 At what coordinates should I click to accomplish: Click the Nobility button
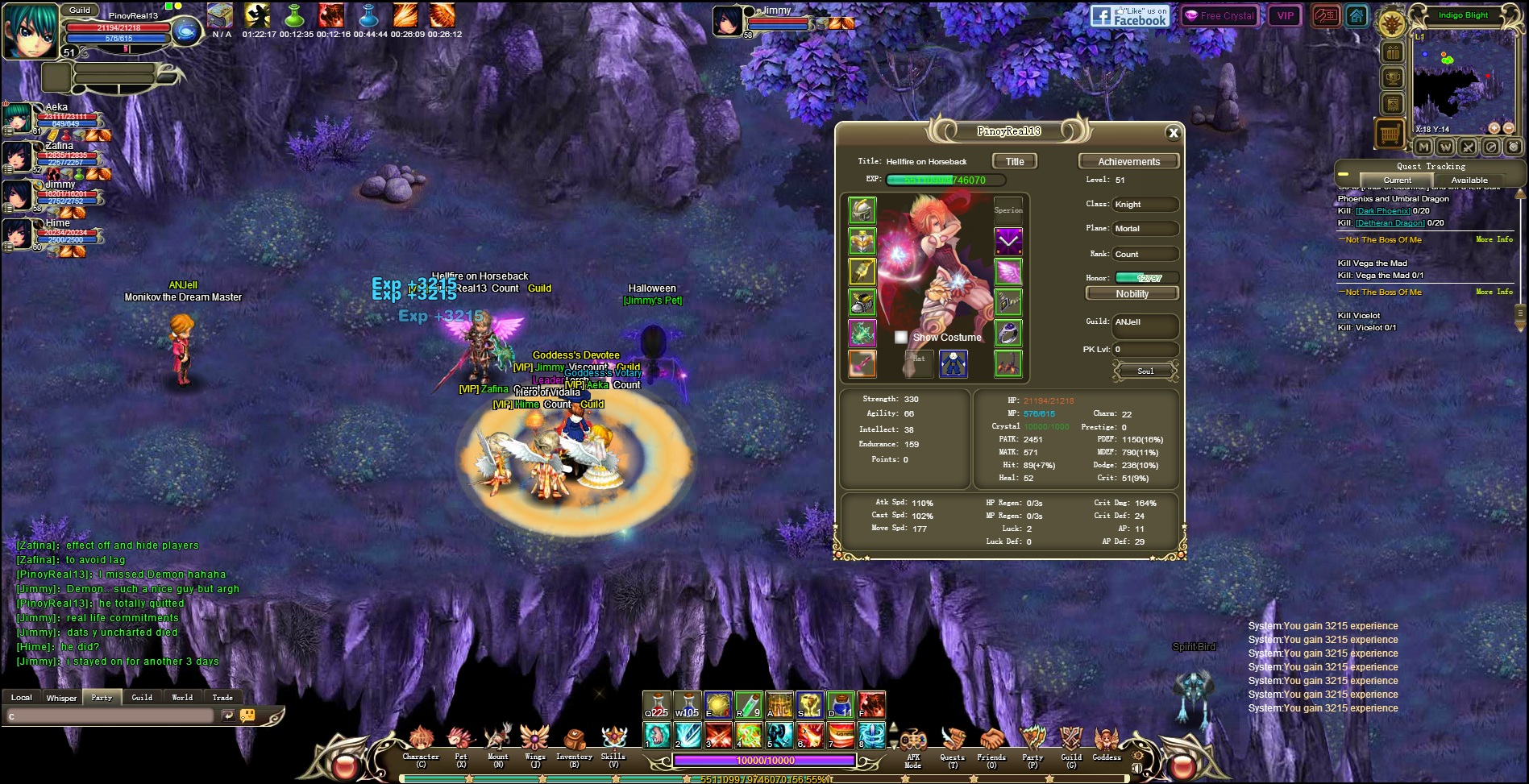[x=1132, y=294]
